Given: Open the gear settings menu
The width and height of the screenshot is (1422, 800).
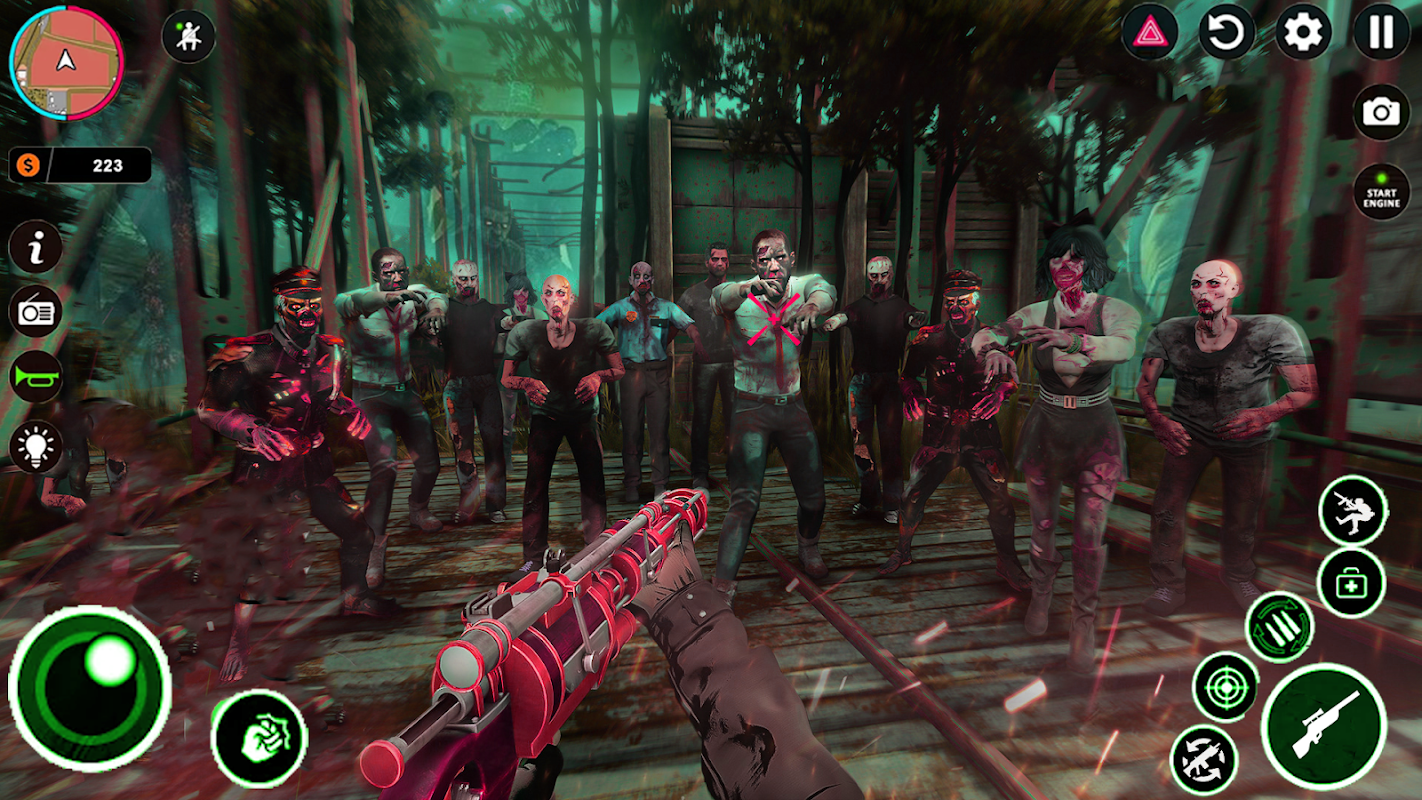Looking at the screenshot, I should pyautogui.click(x=1303, y=34).
